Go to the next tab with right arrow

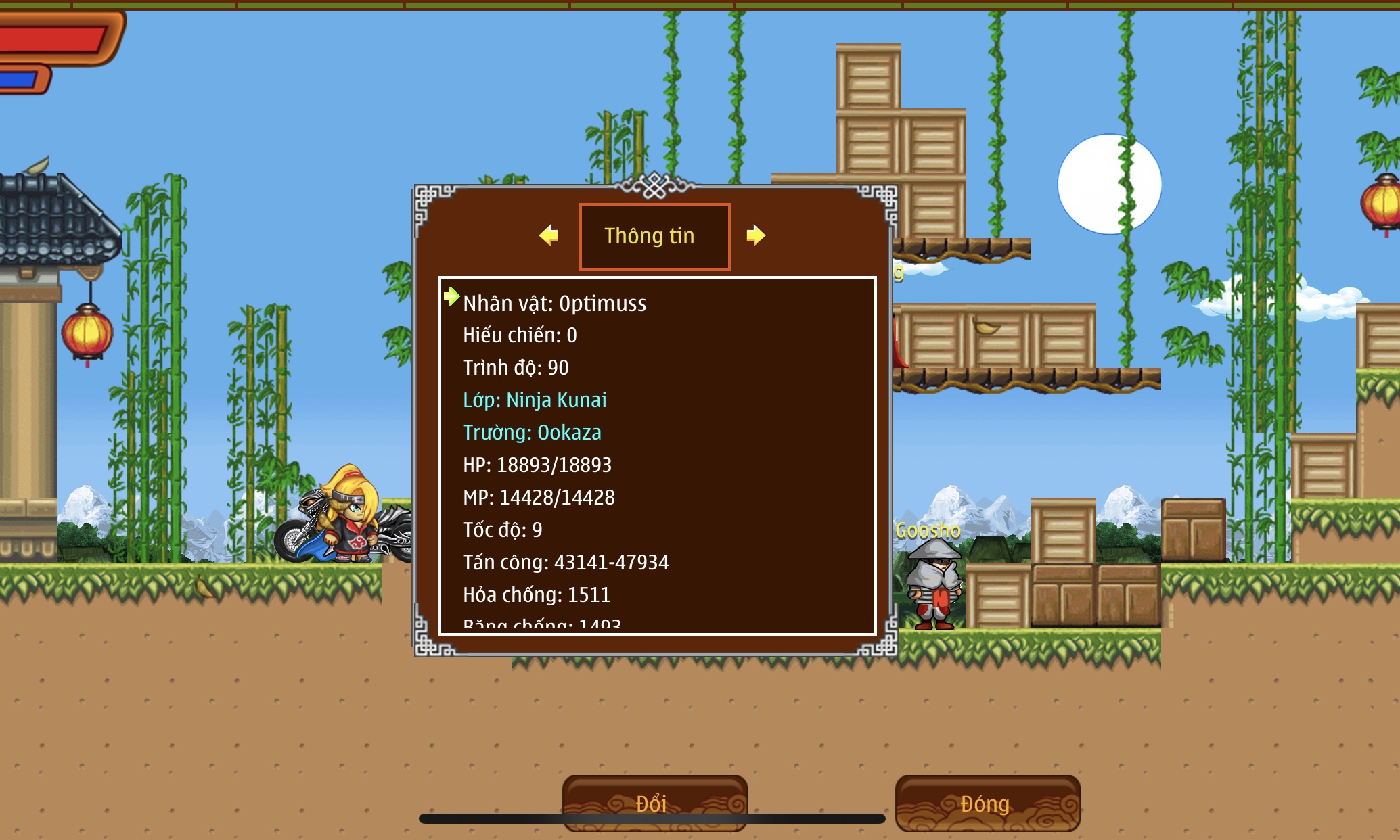(755, 235)
